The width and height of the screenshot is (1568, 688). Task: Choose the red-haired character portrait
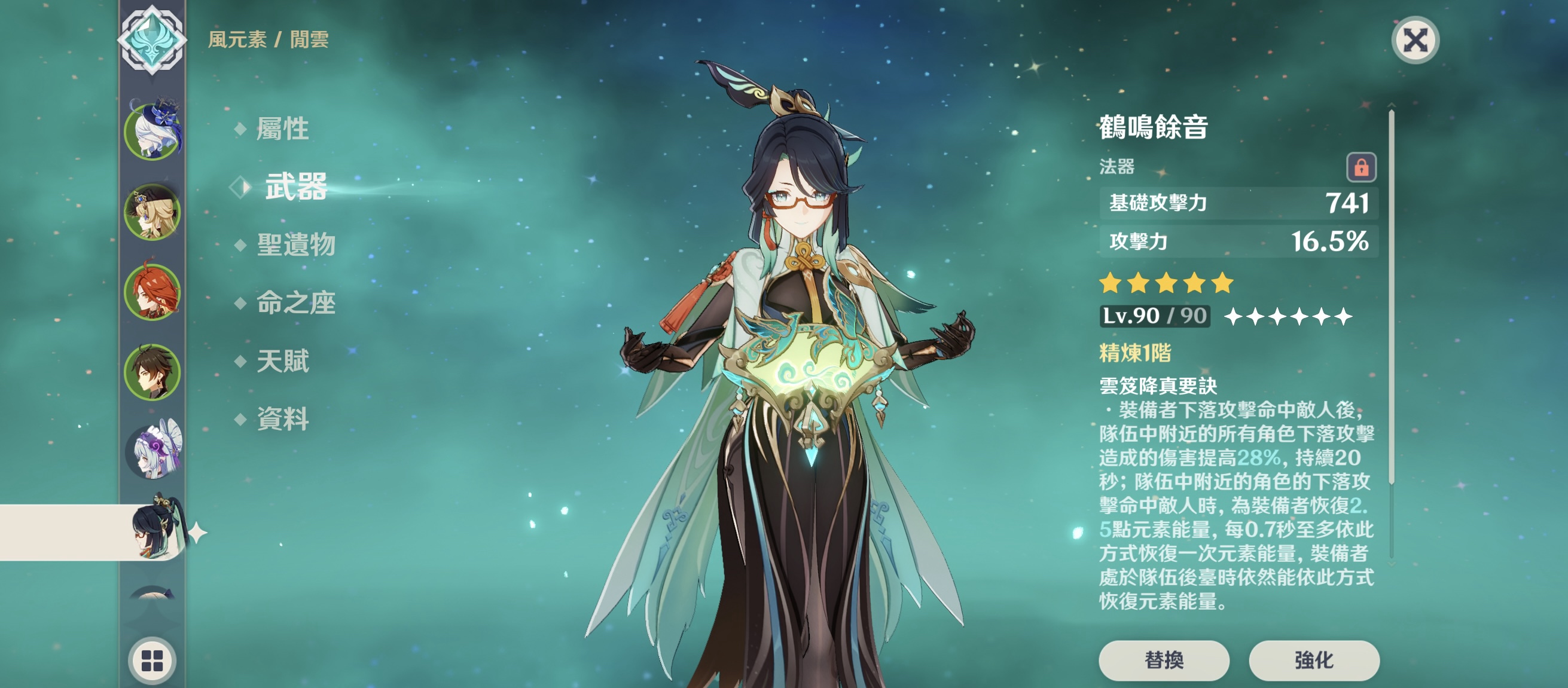(x=152, y=292)
